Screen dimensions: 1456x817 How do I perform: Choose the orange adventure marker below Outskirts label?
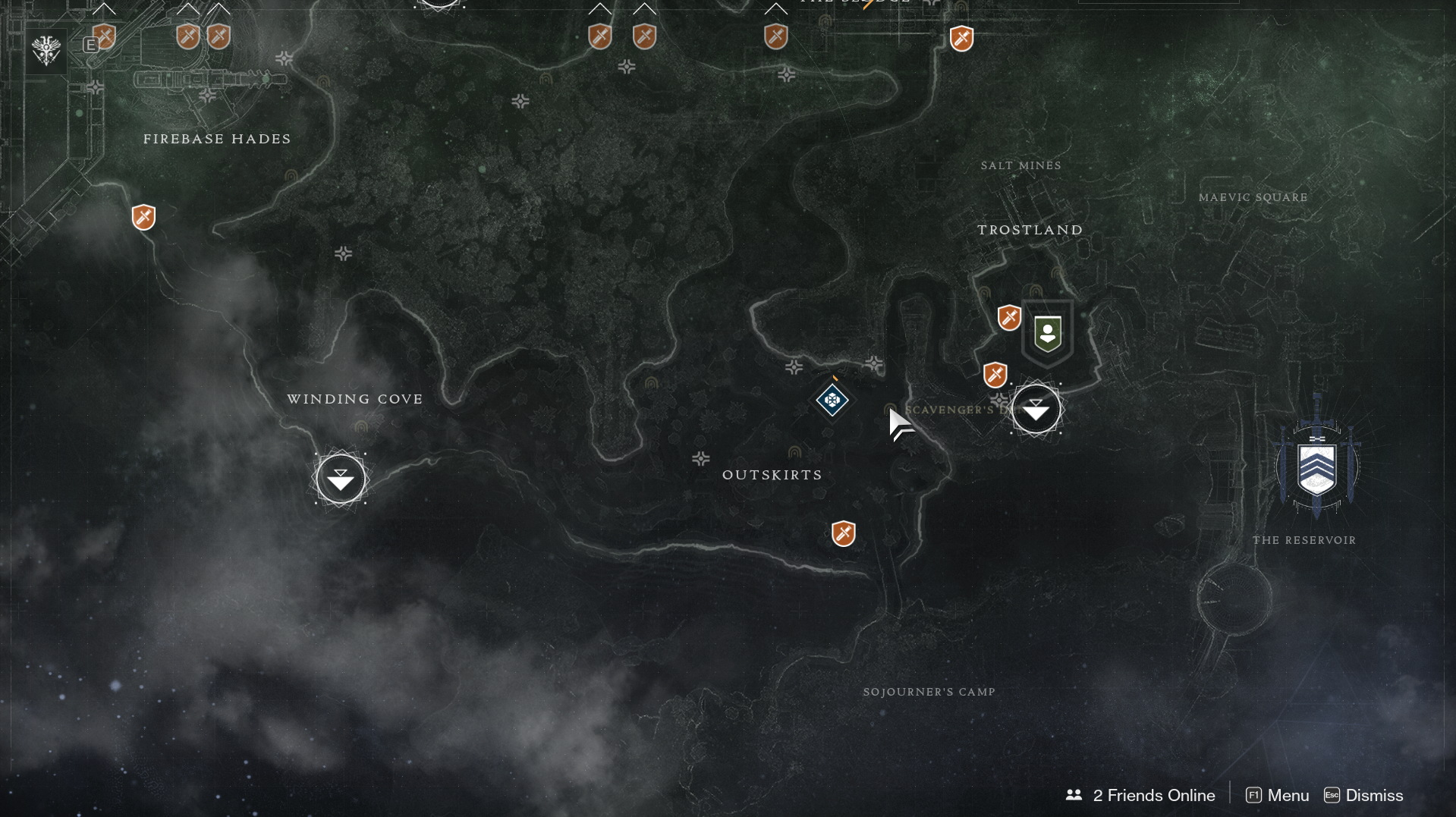pos(844,533)
